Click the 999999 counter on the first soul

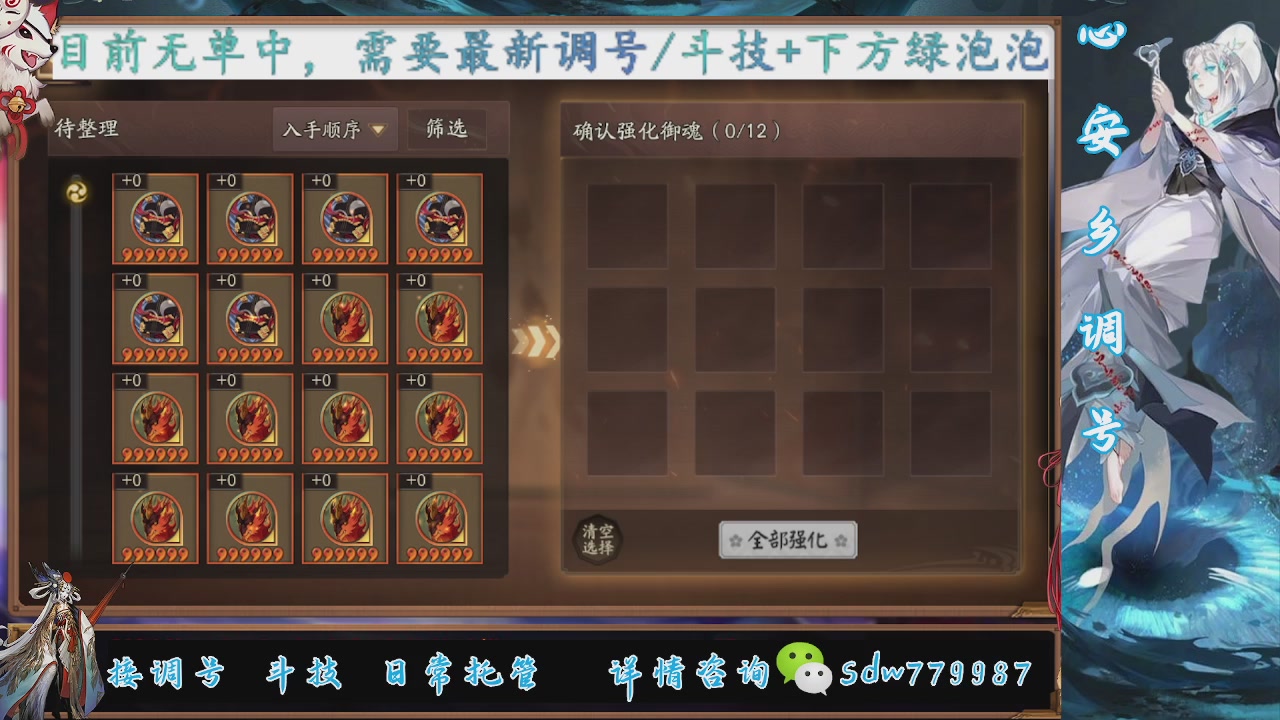point(155,253)
